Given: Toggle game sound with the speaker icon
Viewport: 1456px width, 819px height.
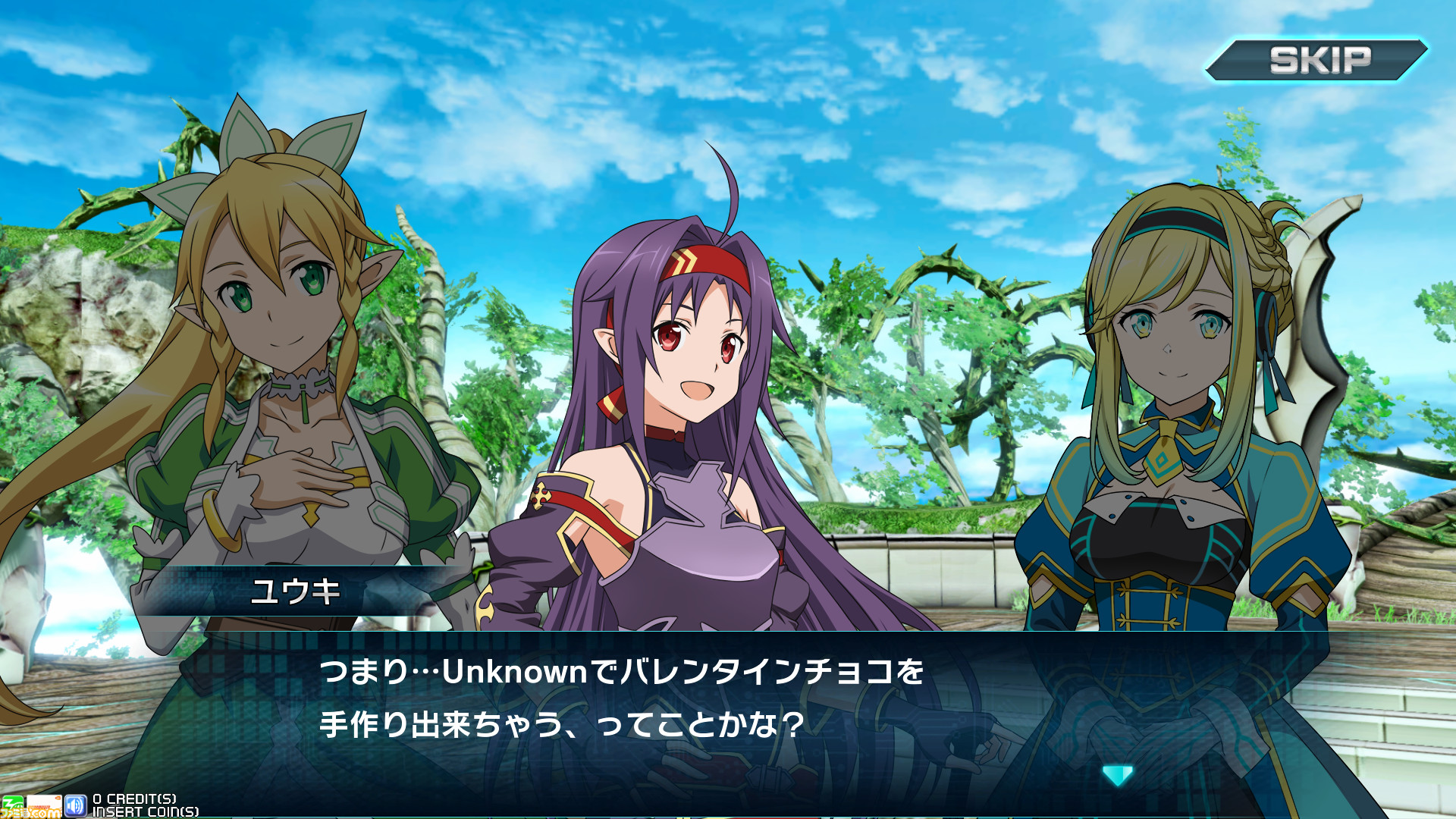Looking at the screenshot, I should tap(75, 805).
